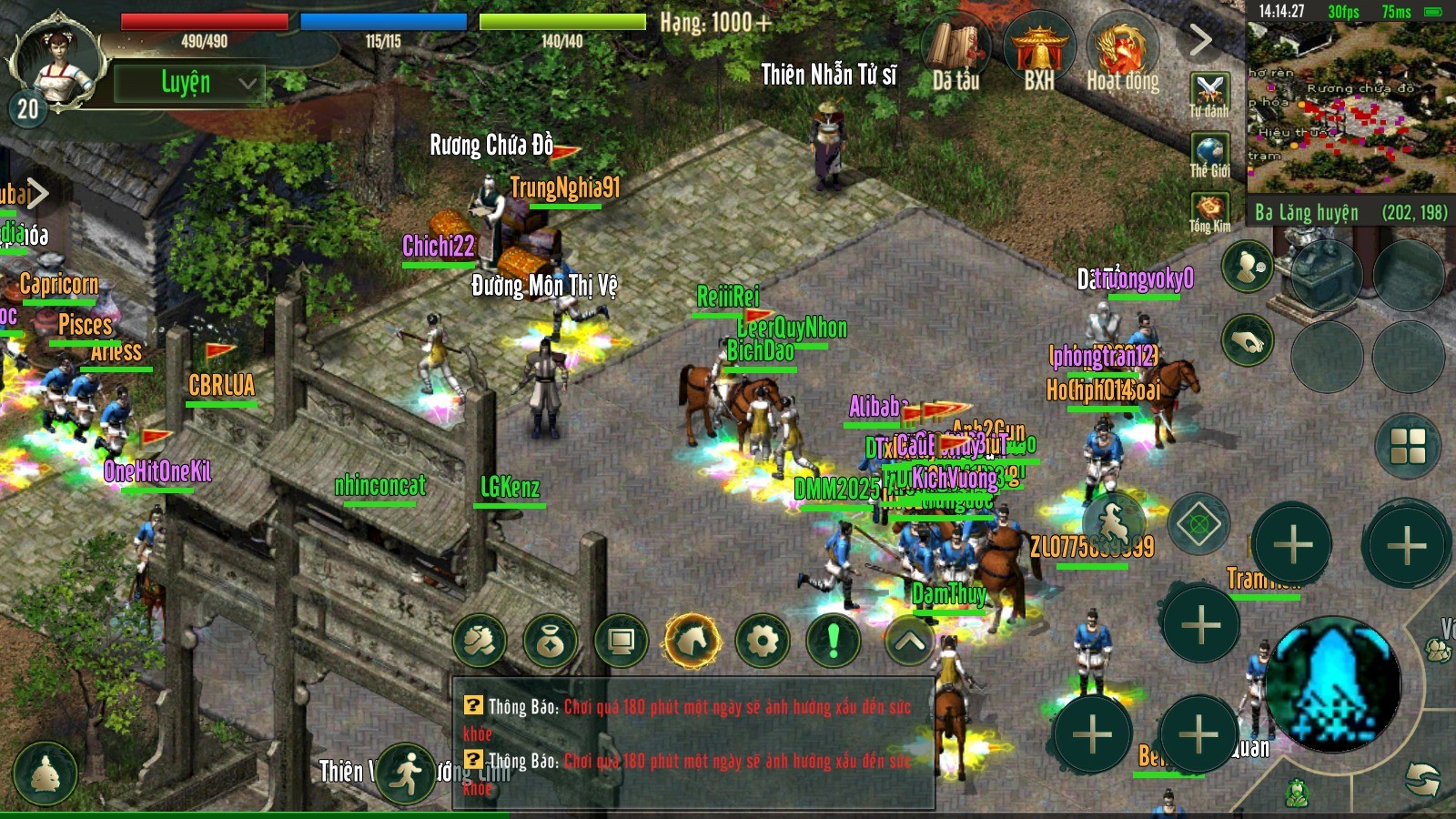Open the Luyện mode dropdown
Viewport: 1456px width, 819px height.
coord(189,83)
